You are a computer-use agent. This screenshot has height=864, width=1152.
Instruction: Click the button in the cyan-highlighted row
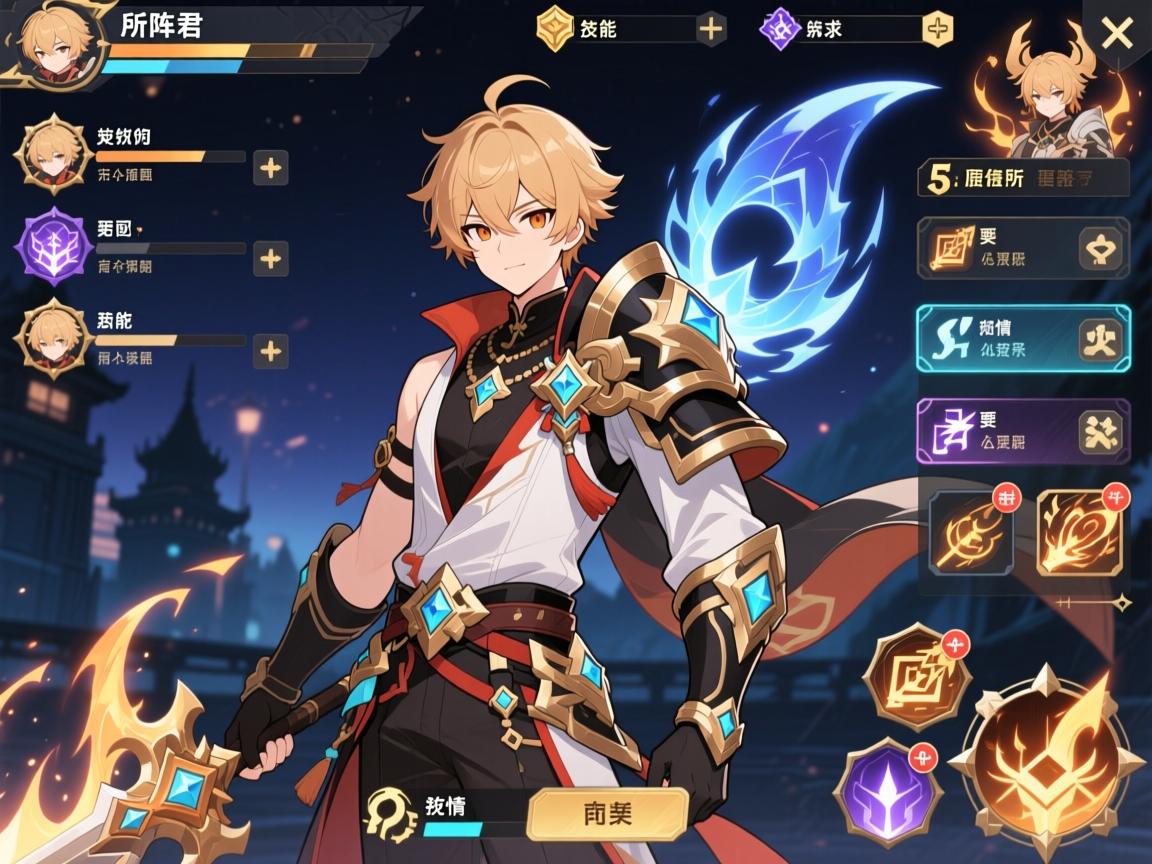click(x=1103, y=340)
